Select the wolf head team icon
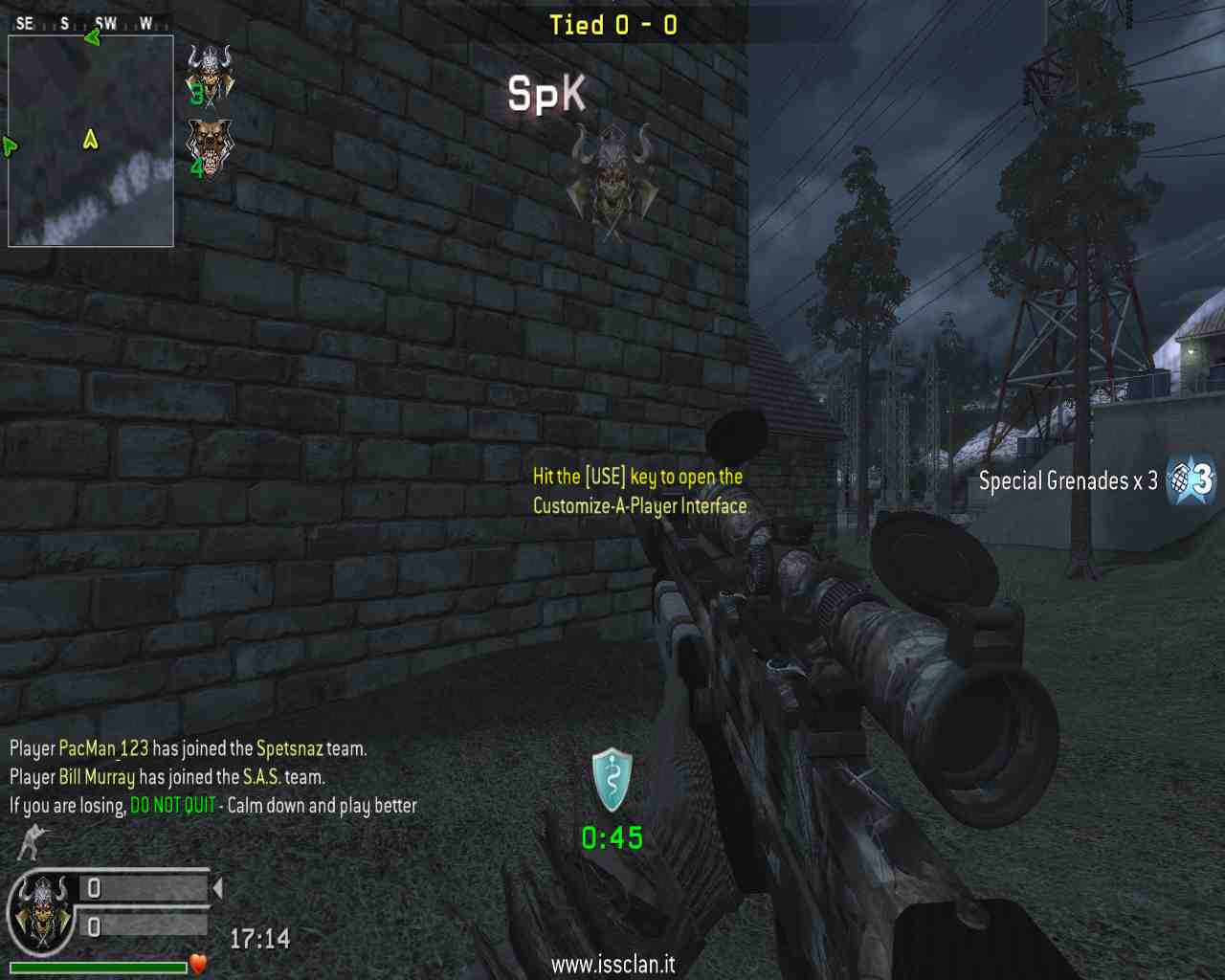This screenshot has height=980, width=1225. pos(210,147)
